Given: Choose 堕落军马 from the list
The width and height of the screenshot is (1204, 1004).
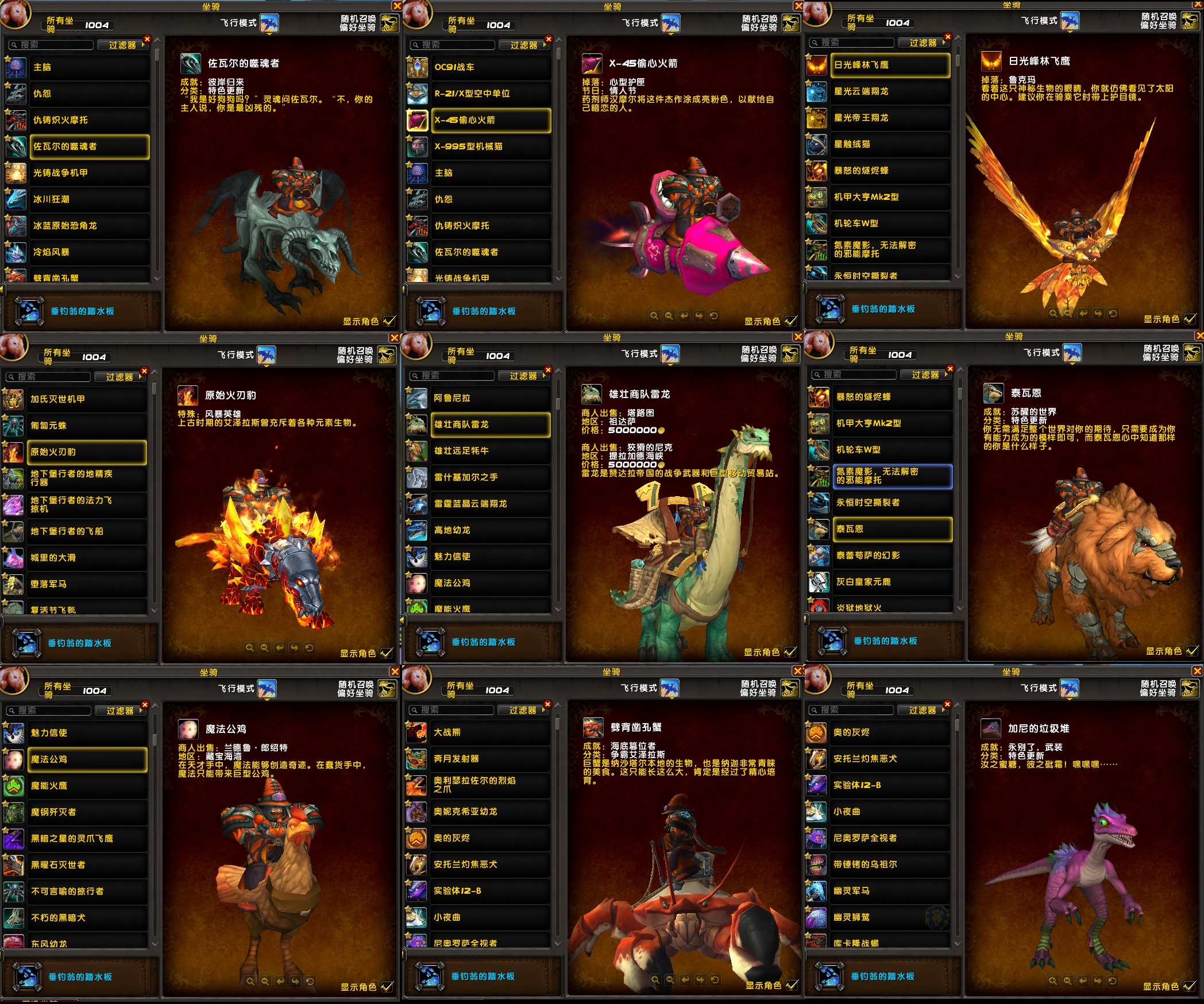Looking at the screenshot, I should [x=86, y=584].
